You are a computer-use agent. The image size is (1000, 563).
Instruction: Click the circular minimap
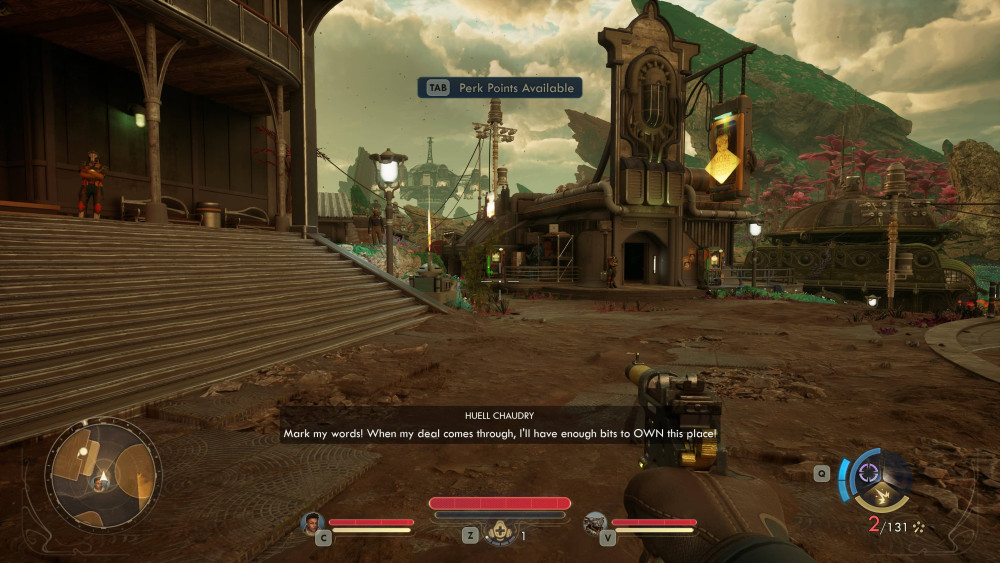click(x=103, y=473)
